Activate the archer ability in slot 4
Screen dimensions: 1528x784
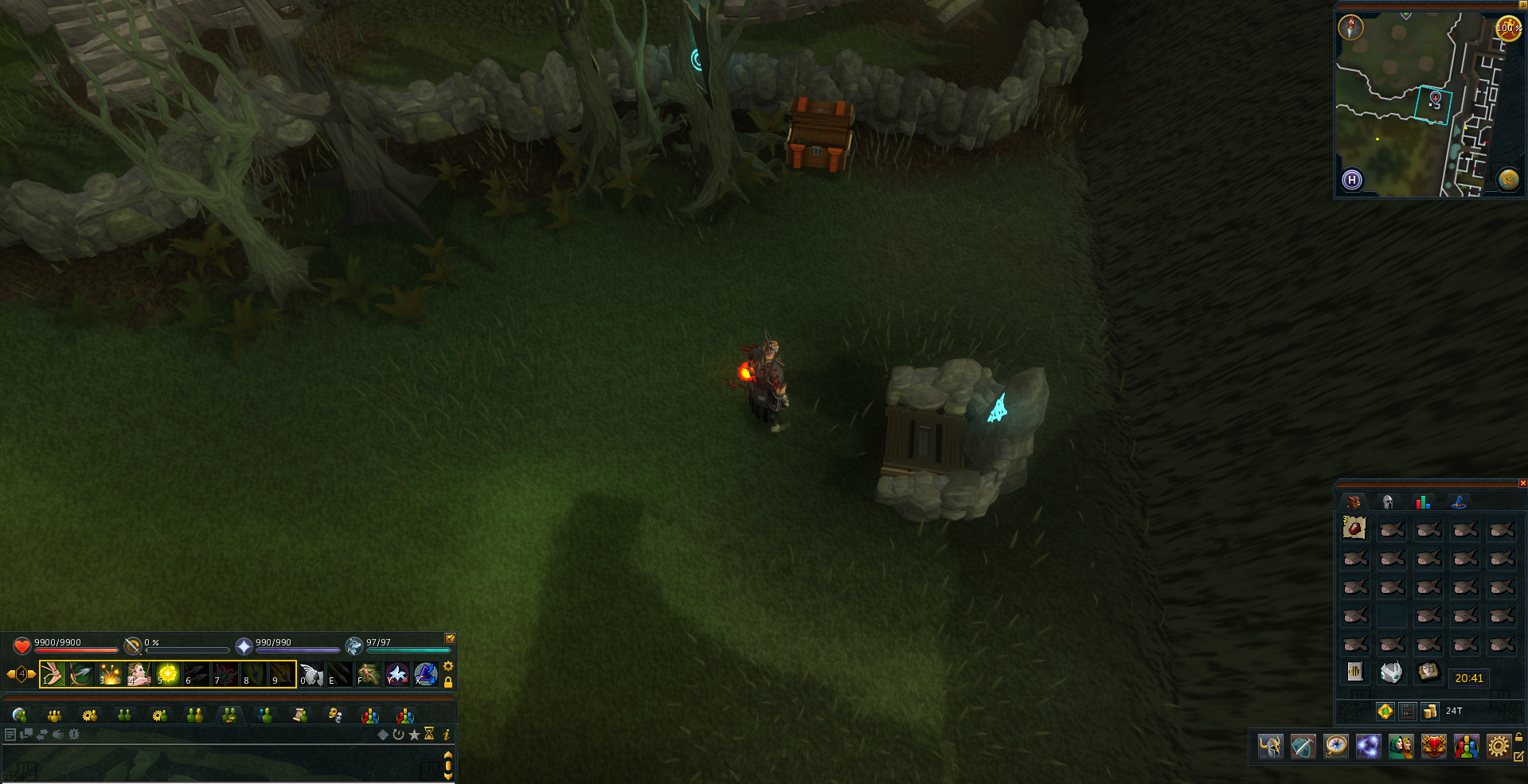coord(139,674)
